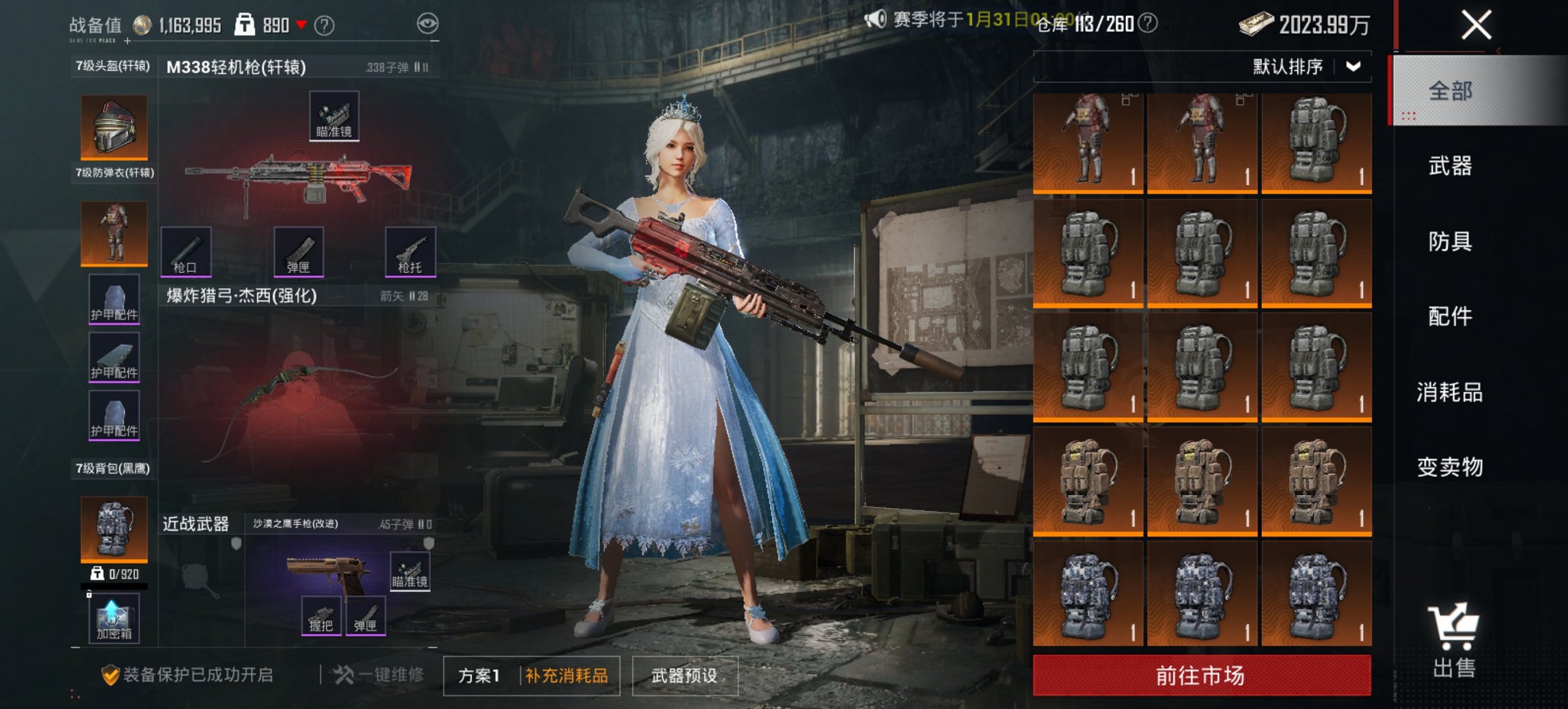Screen dimensions: 1568x709
Task: Toggle the eye visibility icon at top
Action: 429,23
